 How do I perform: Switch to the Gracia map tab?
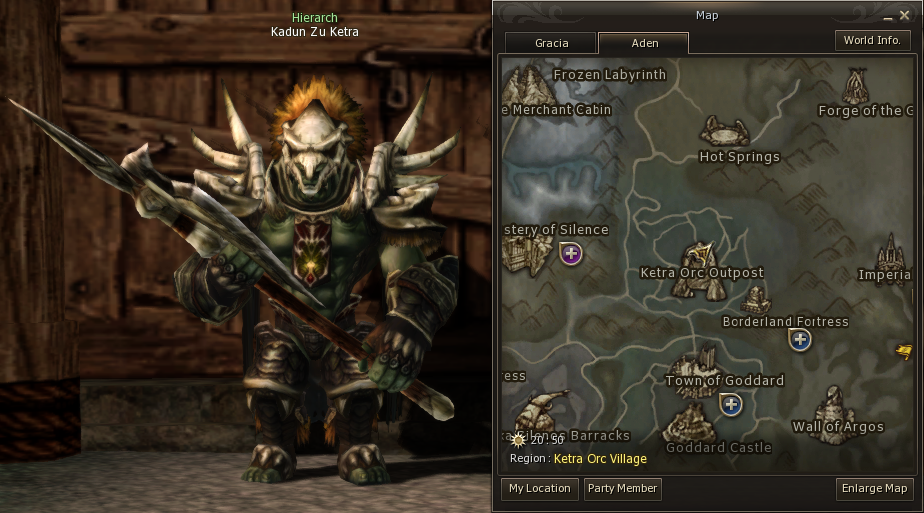click(551, 43)
